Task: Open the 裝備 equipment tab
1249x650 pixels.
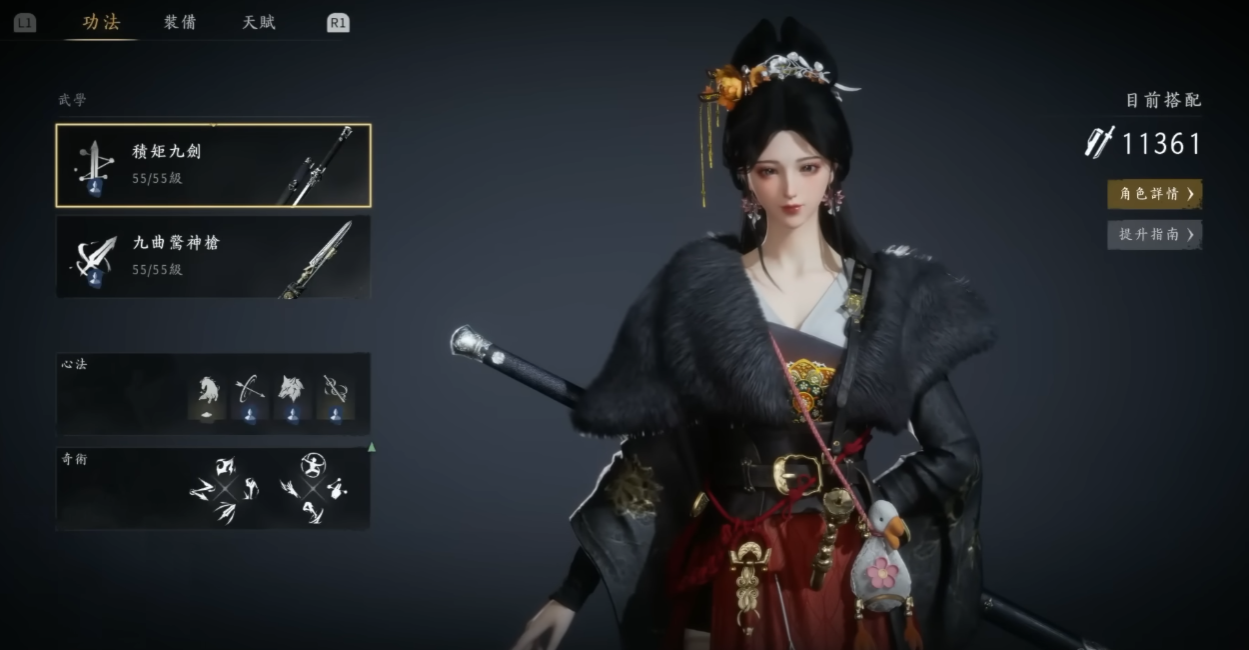Action: 180,23
